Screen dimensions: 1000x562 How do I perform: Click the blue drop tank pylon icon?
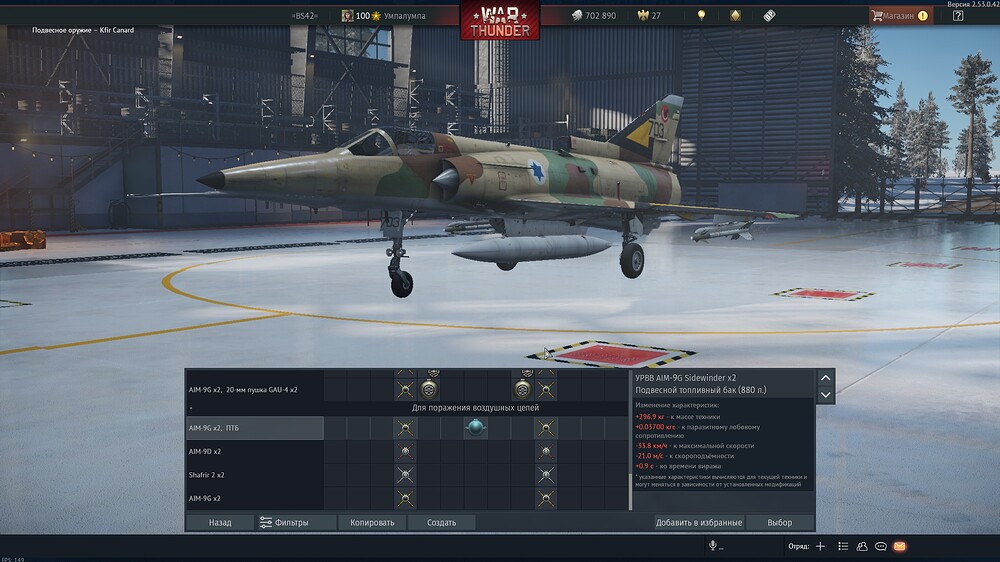[476, 428]
